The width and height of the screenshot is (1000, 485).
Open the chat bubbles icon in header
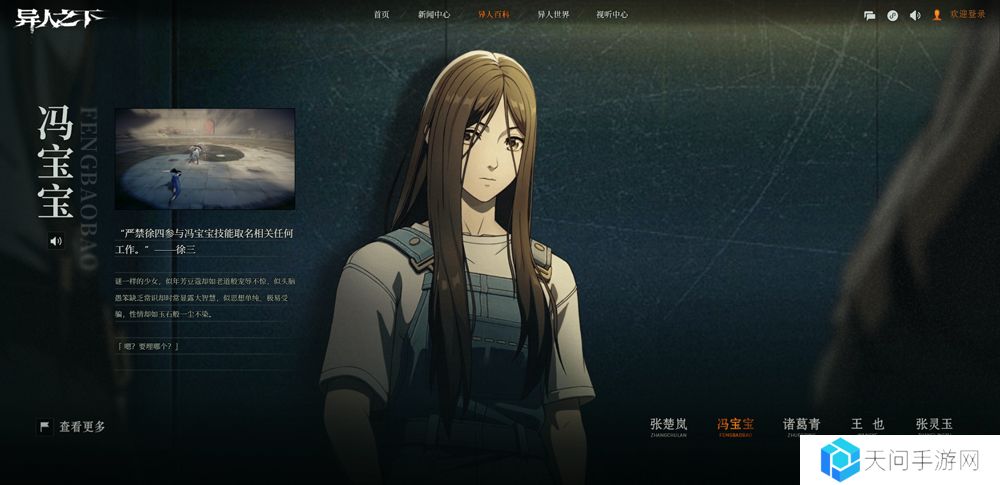point(870,15)
